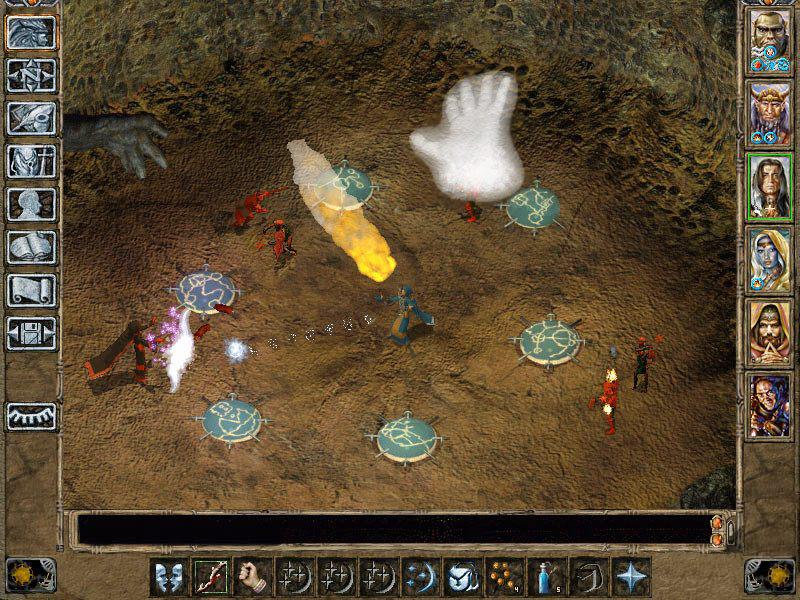Open the character record head icon
The width and height of the screenshot is (800, 600).
tap(30, 204)
